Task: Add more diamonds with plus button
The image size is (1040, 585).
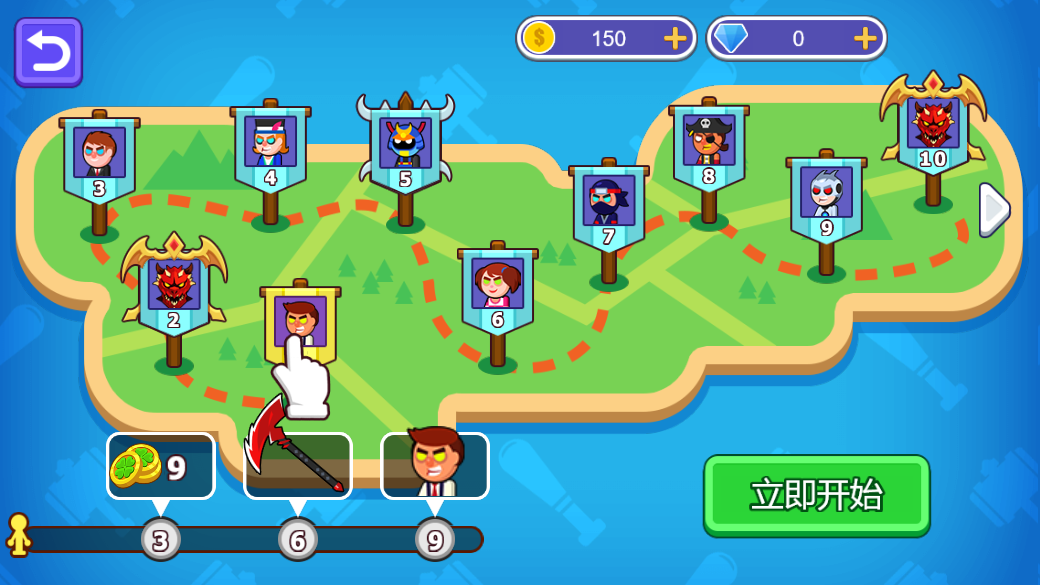Action: (865, 39)
